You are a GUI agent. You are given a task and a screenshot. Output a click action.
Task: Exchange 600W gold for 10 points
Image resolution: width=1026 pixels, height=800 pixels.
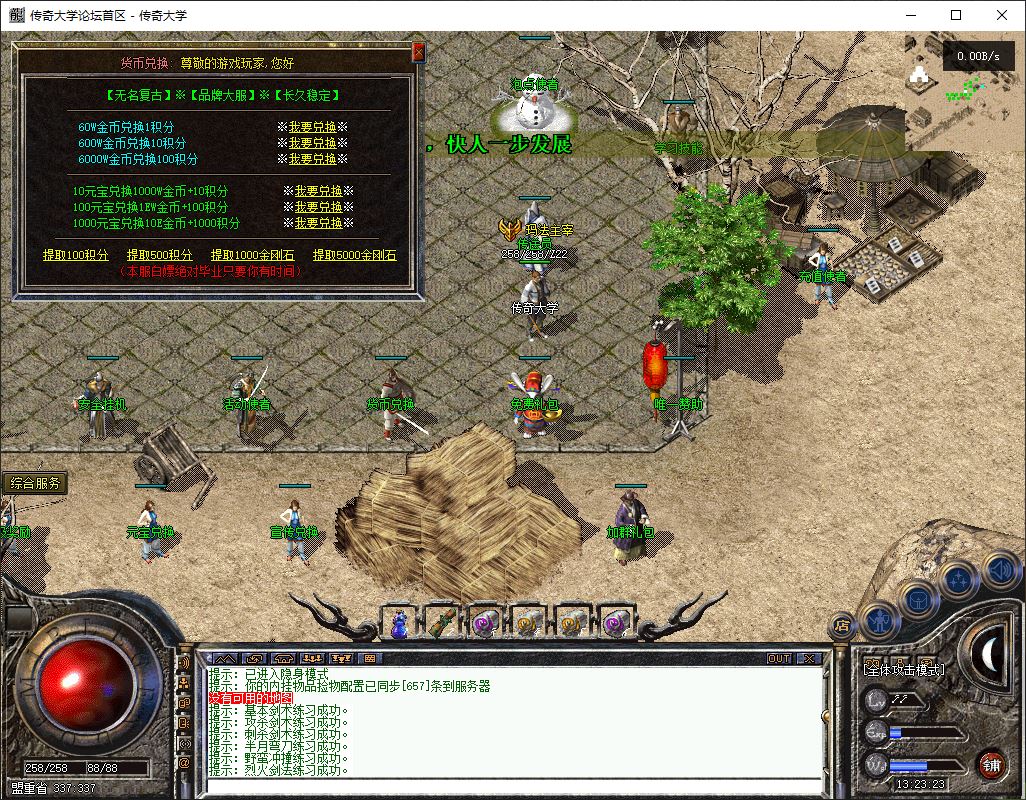point(313,143)
